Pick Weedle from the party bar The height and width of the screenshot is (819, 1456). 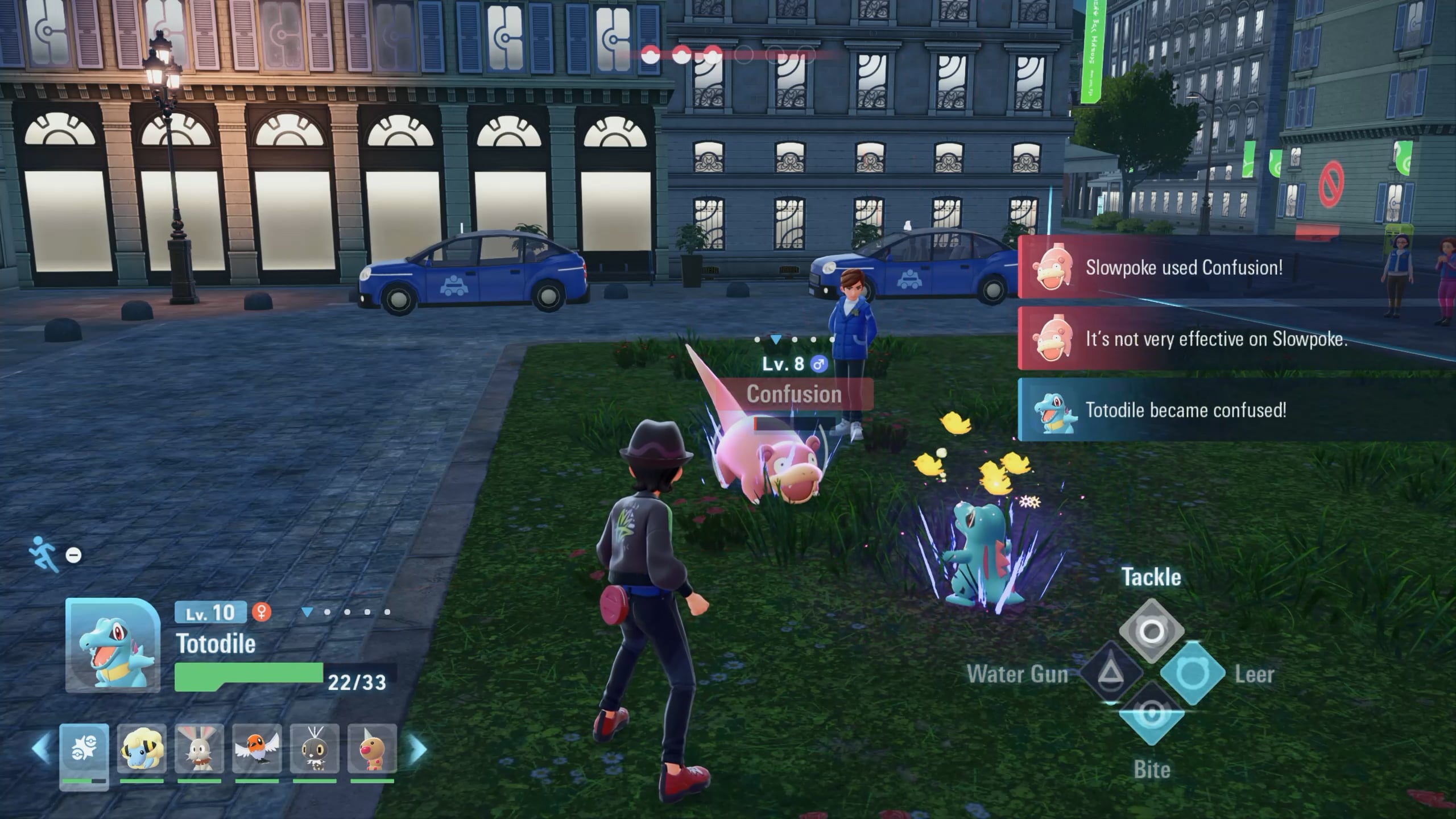click(x=372, y=750)
